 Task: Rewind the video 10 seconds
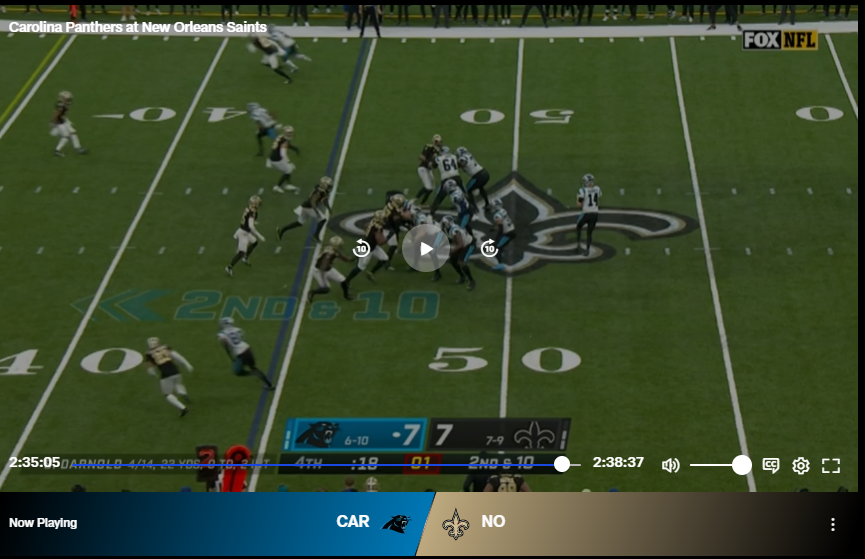362,248
